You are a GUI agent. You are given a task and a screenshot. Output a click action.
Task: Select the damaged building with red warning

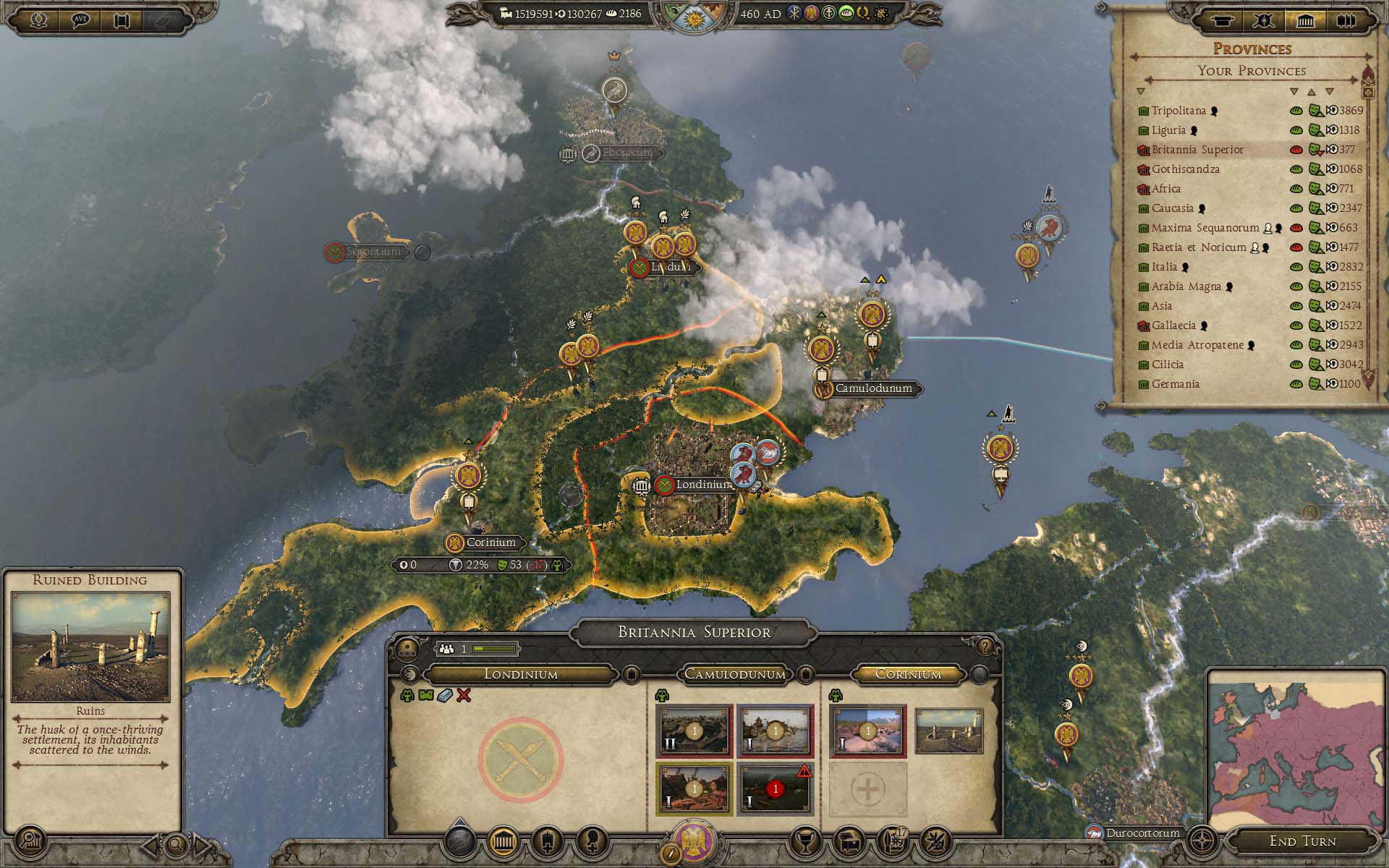coord(775,788)
